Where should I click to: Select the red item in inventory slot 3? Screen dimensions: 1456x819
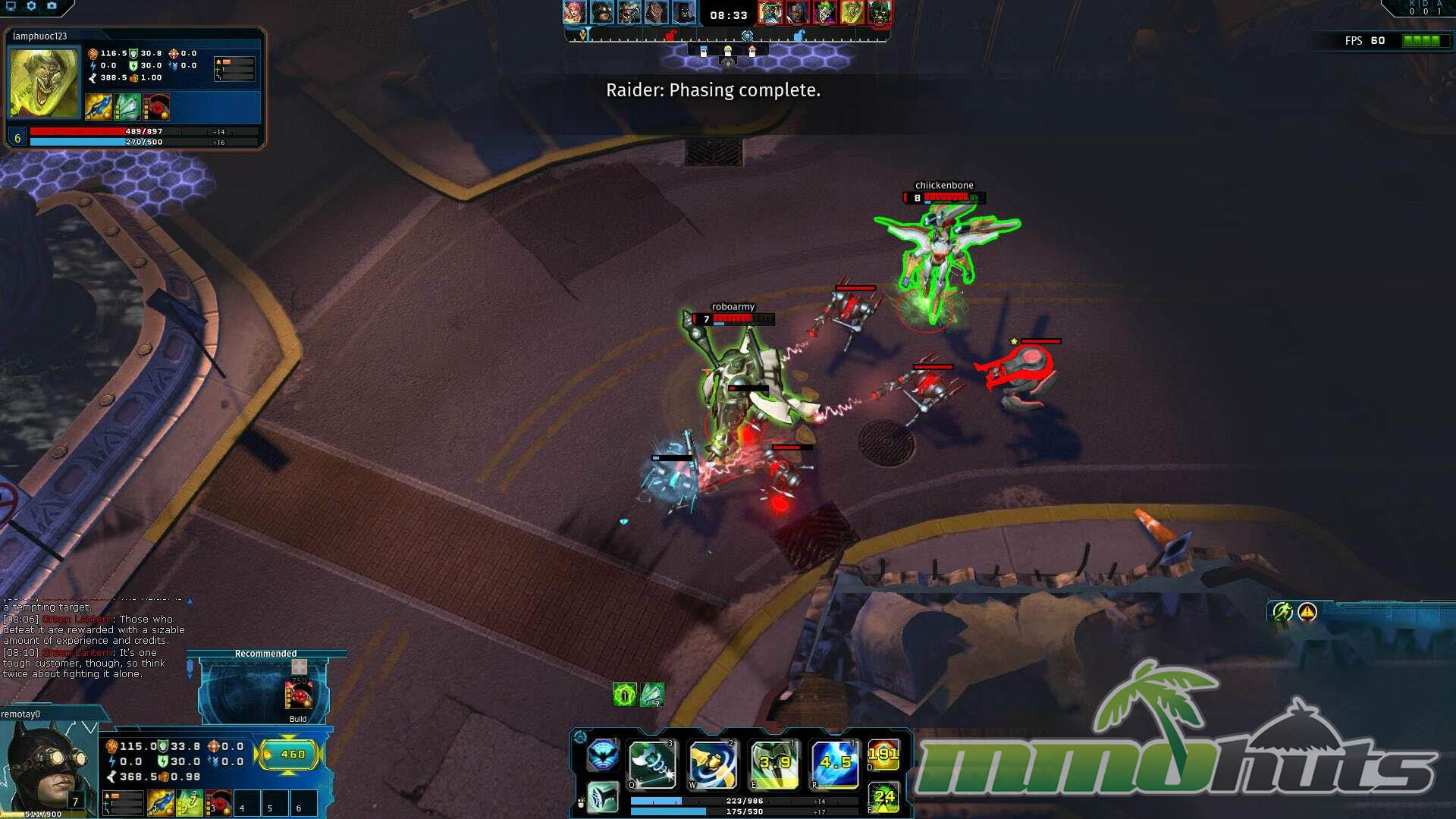[x=218, y=803]
